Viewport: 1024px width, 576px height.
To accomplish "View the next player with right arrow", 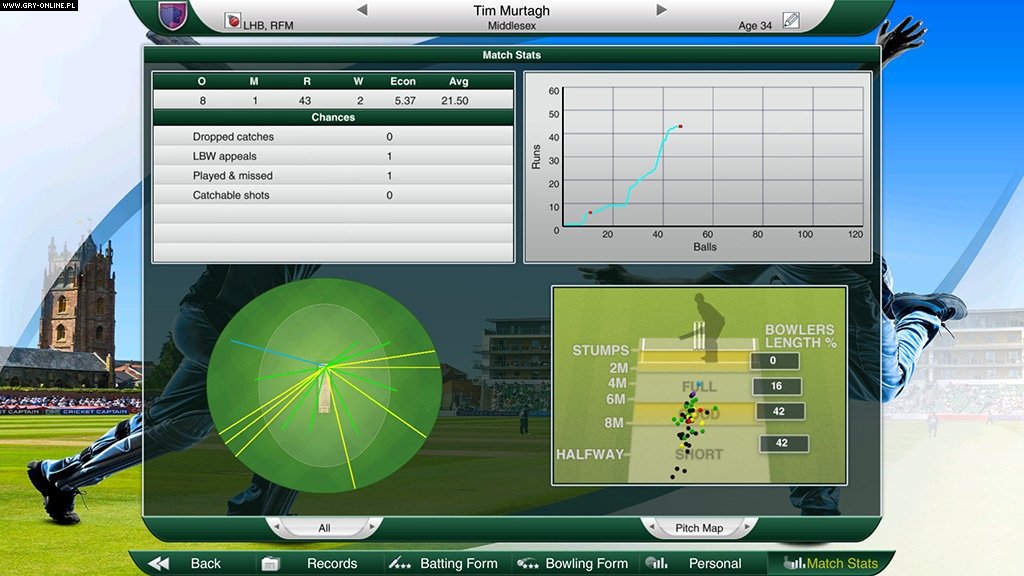I will (x=661, y=10).
